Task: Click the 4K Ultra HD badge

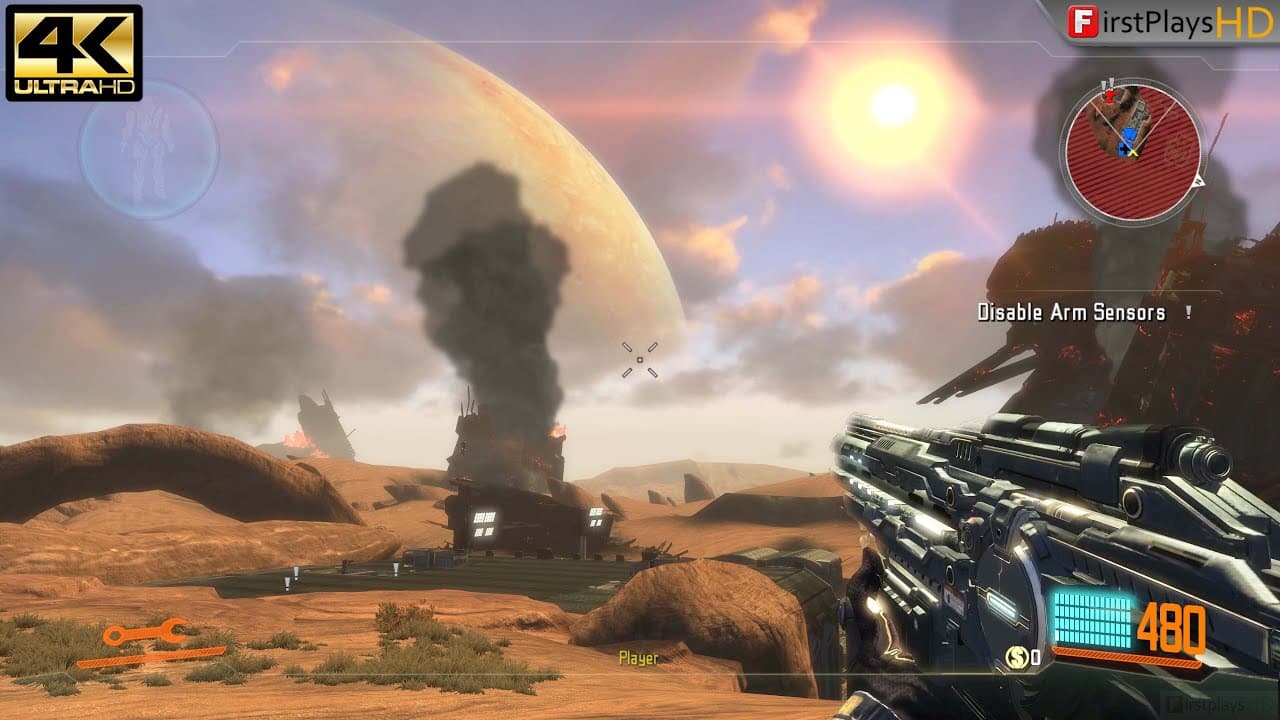Action: click(x=72, y=52)
